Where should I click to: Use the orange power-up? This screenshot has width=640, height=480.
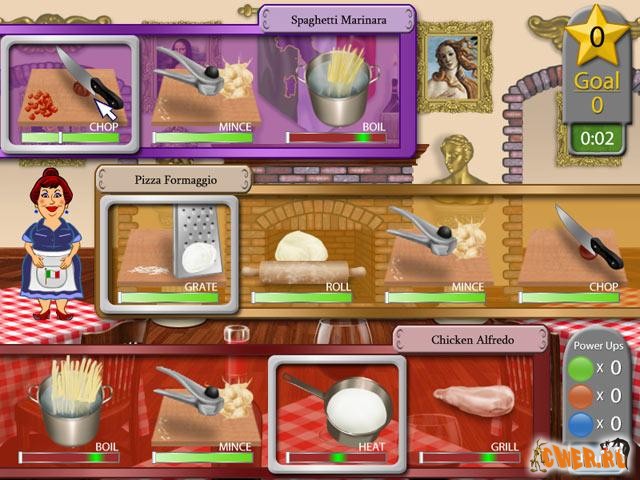pyautogui.click(x=581, y=396)
